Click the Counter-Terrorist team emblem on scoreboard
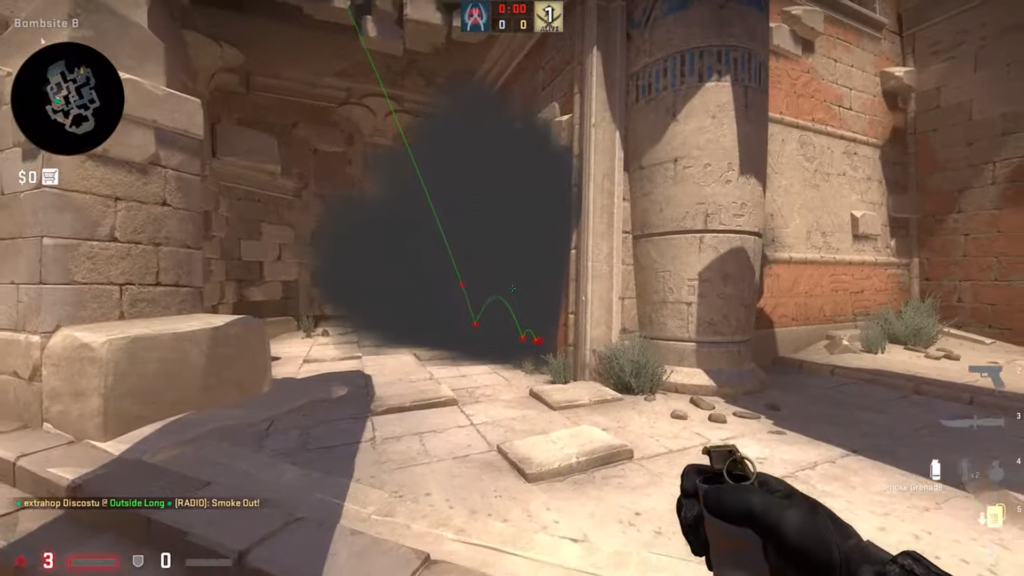Viewport: 1024px width, 576px height. 476,15
